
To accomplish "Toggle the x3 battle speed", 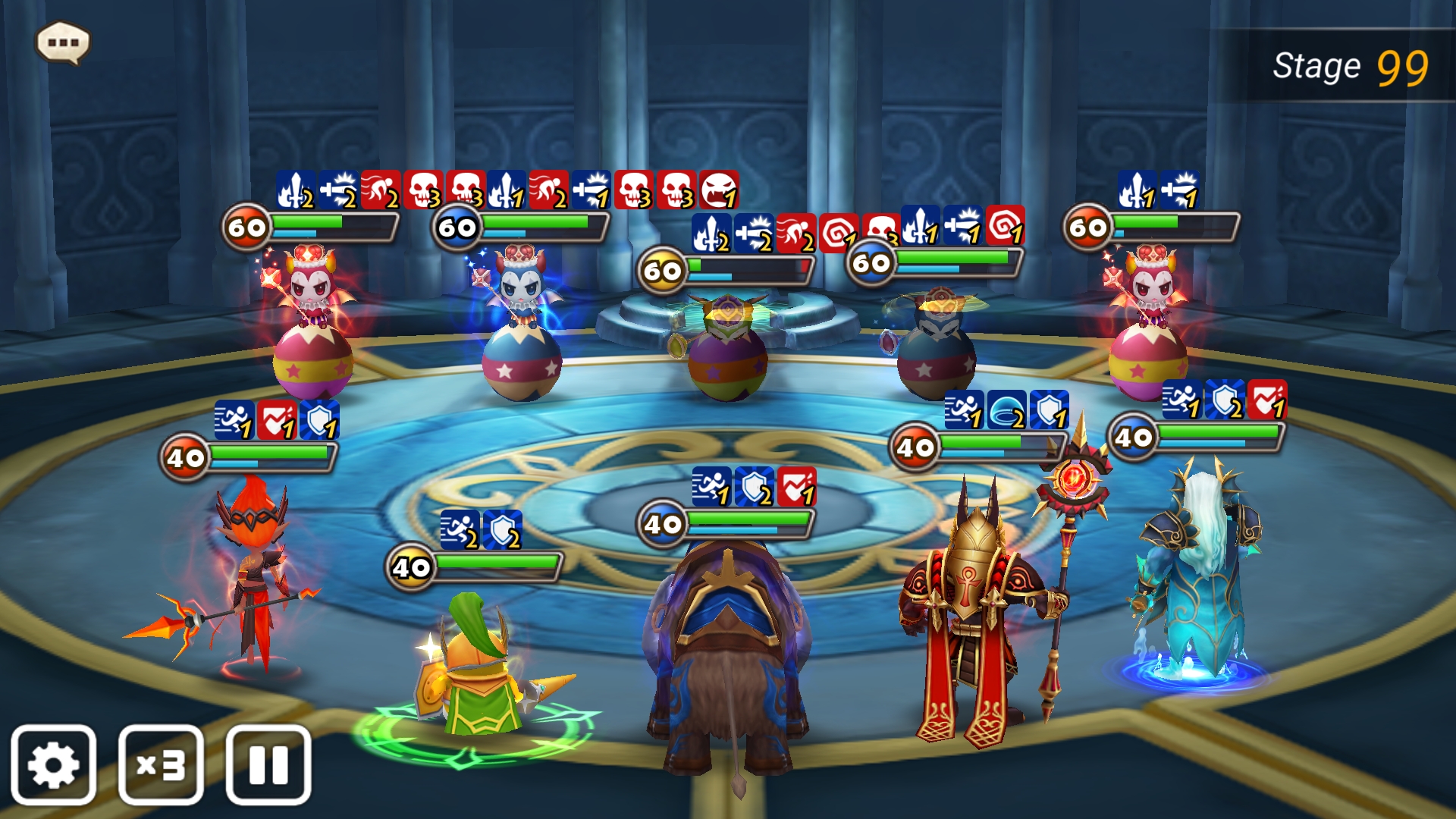I will tap(161, 764).
